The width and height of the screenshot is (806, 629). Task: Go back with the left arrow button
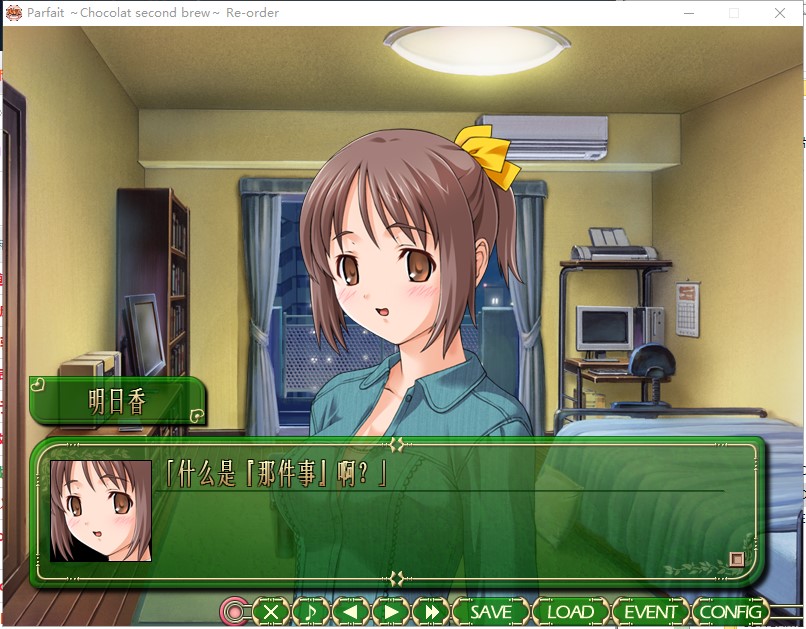point(350,611)
